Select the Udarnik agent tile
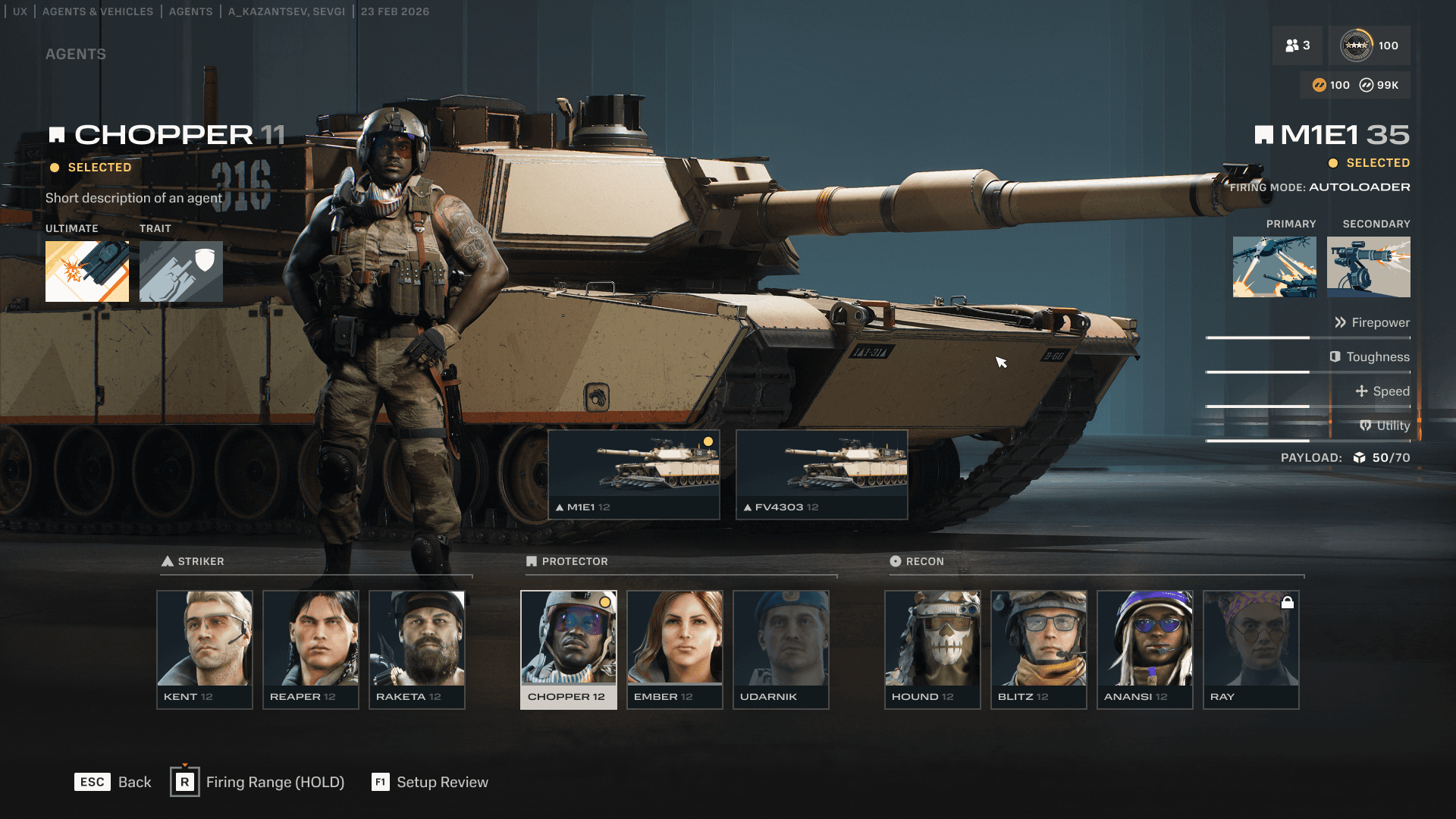The height and width of the screenshot is (819, 1456). [x=781, y=649]
